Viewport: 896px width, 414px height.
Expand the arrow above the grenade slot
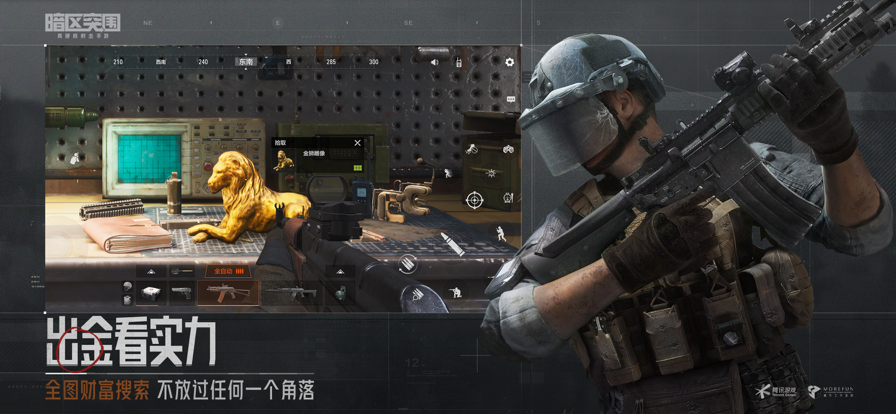point(340,271)
